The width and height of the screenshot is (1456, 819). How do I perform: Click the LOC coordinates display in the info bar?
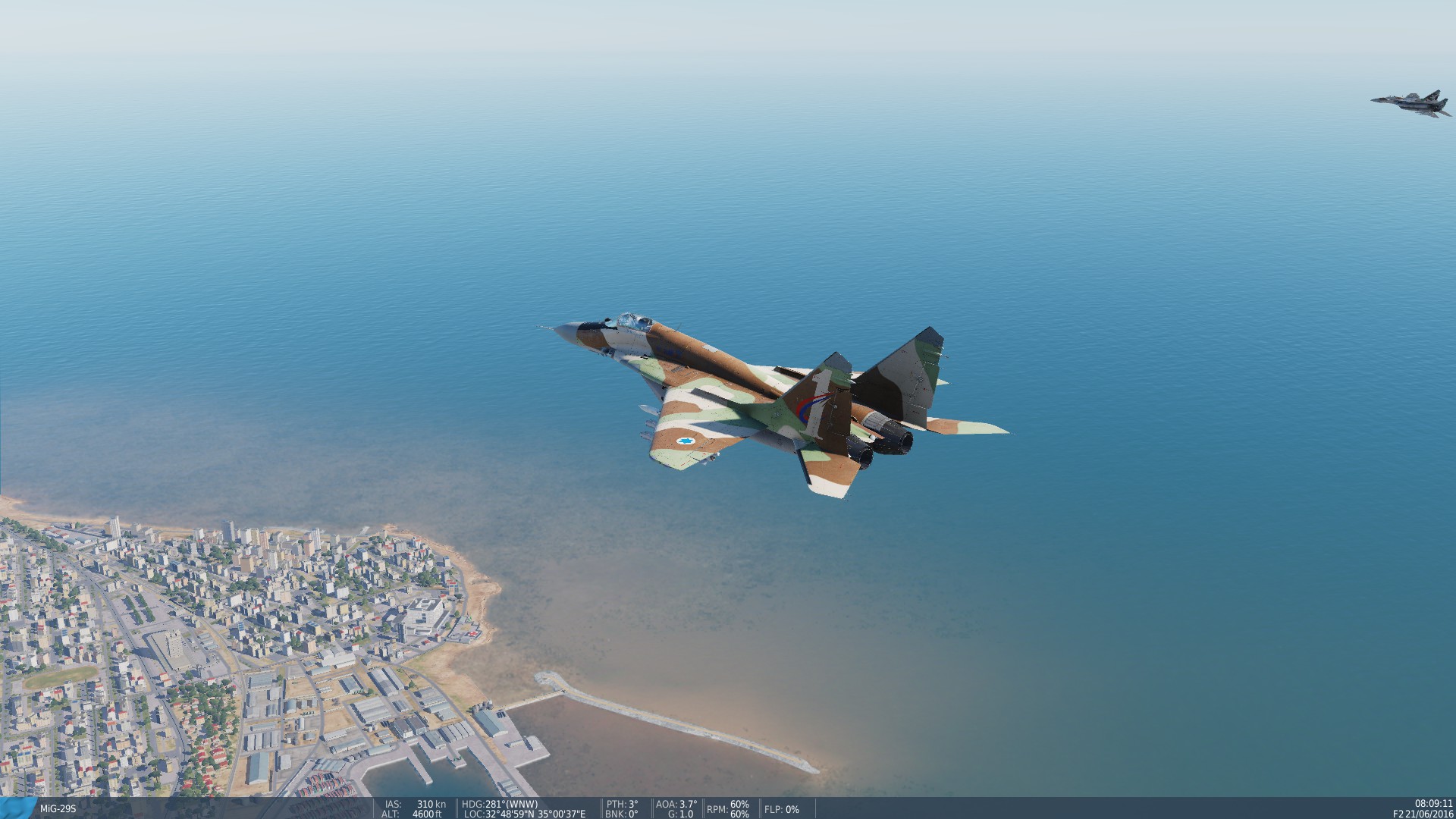coord(523,814)
